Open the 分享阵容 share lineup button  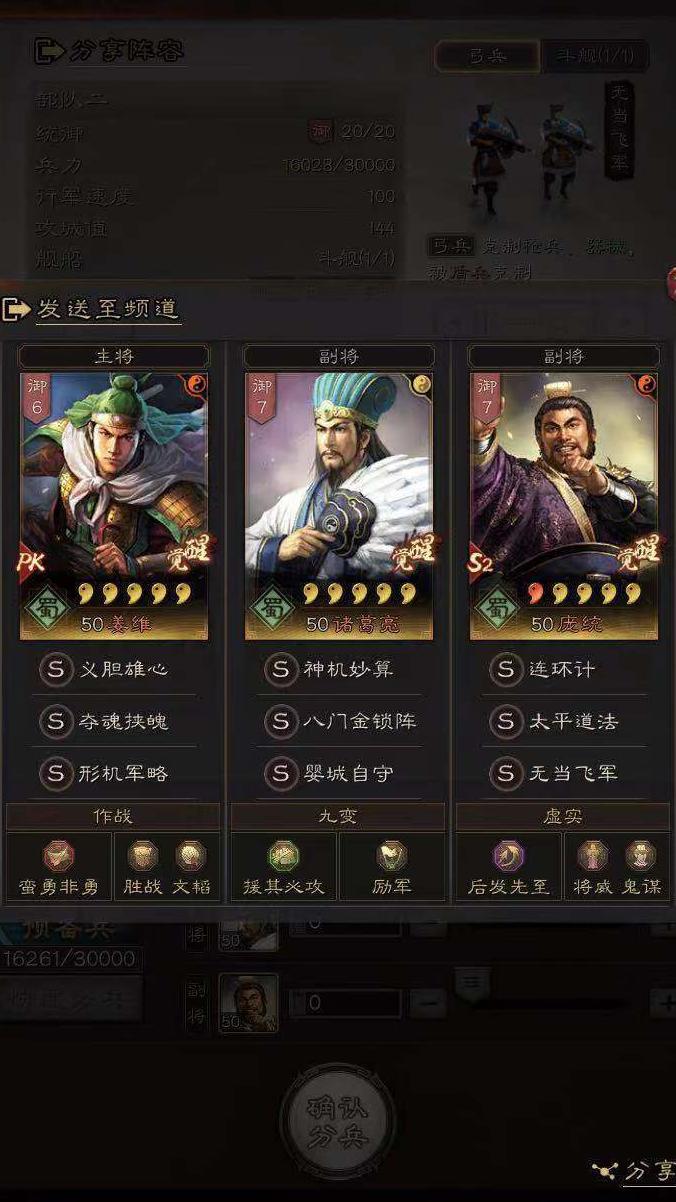110,50
